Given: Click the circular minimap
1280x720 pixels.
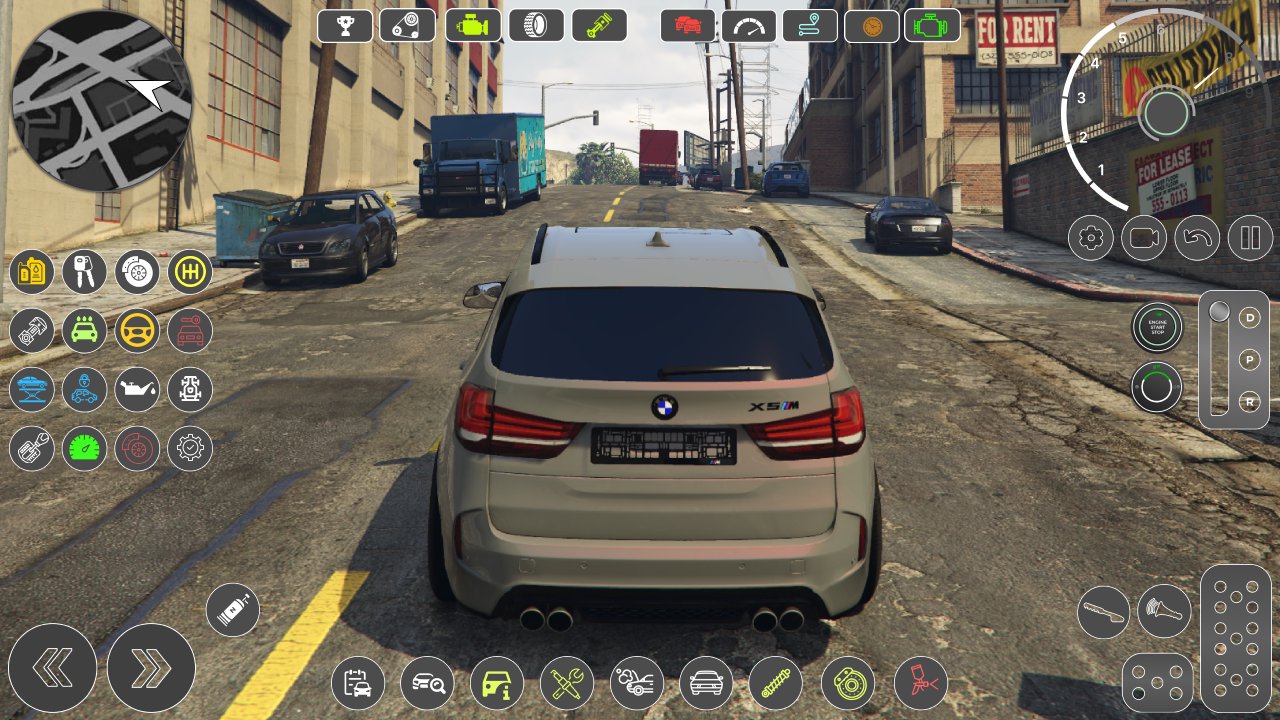Looking at the screenshot, I should pyautogui.click(x=101, y=100).
